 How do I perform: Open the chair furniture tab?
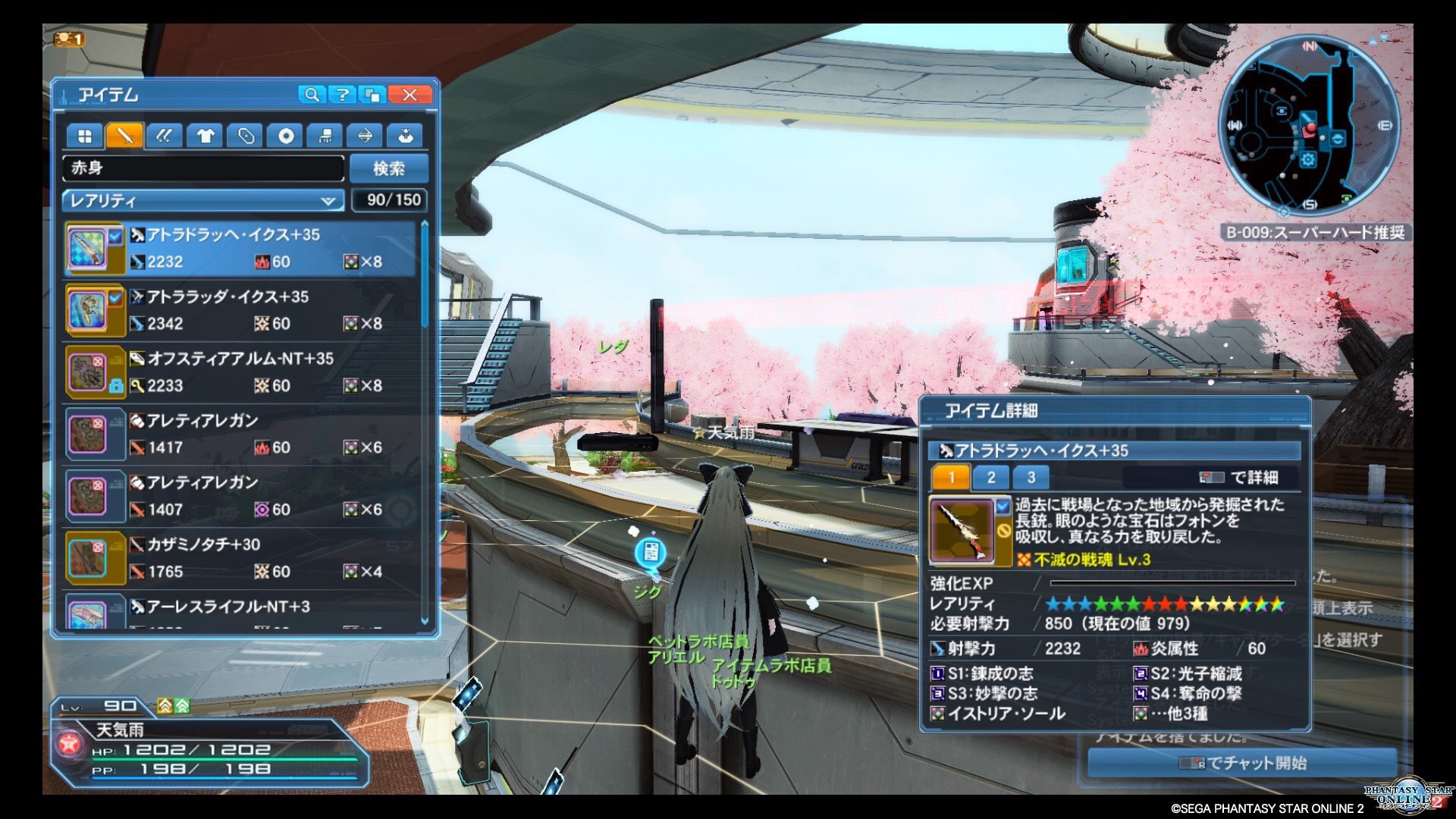click(x=325, y=136)
